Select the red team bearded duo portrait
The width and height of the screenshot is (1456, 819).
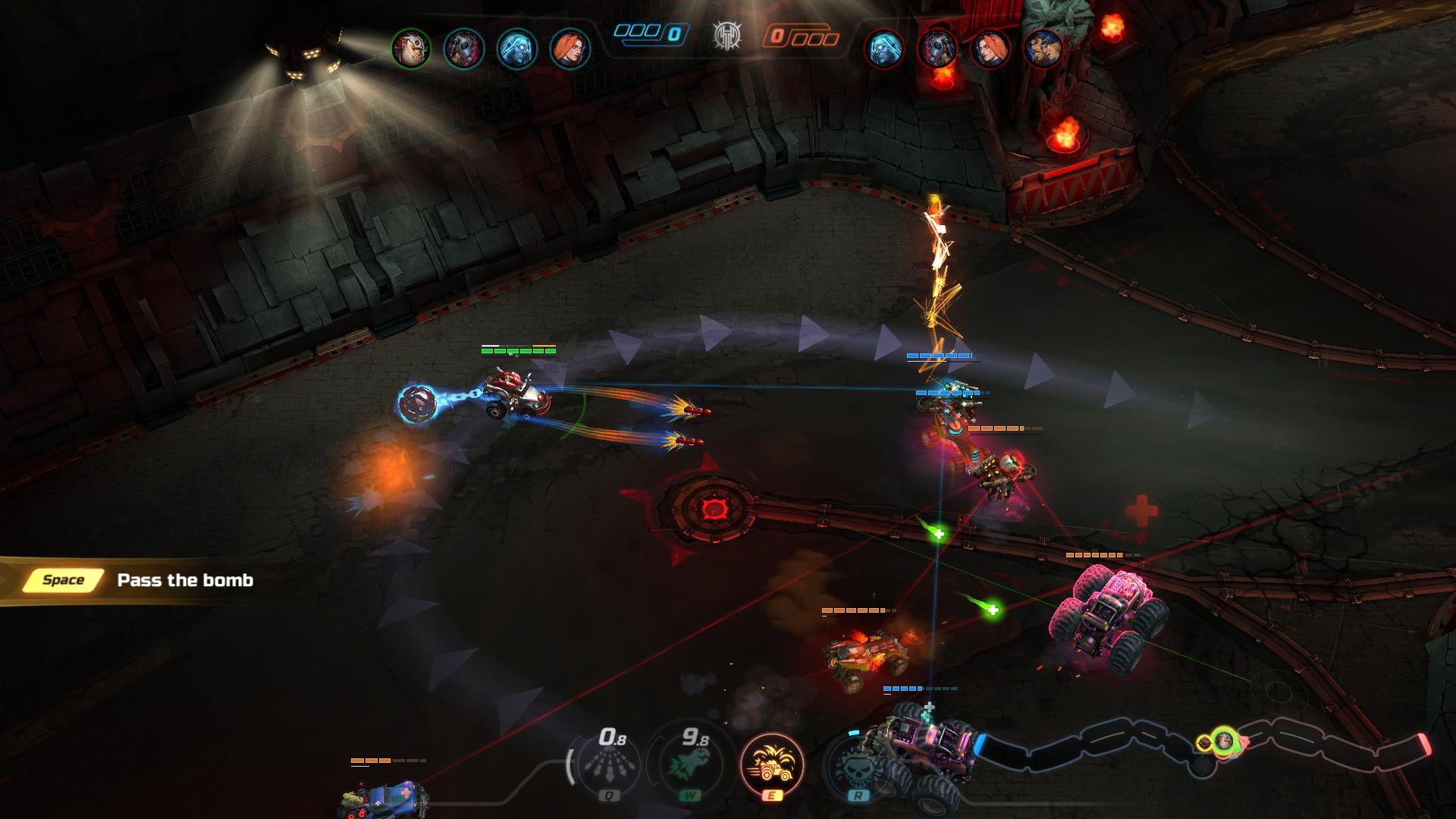[1043, 49]
